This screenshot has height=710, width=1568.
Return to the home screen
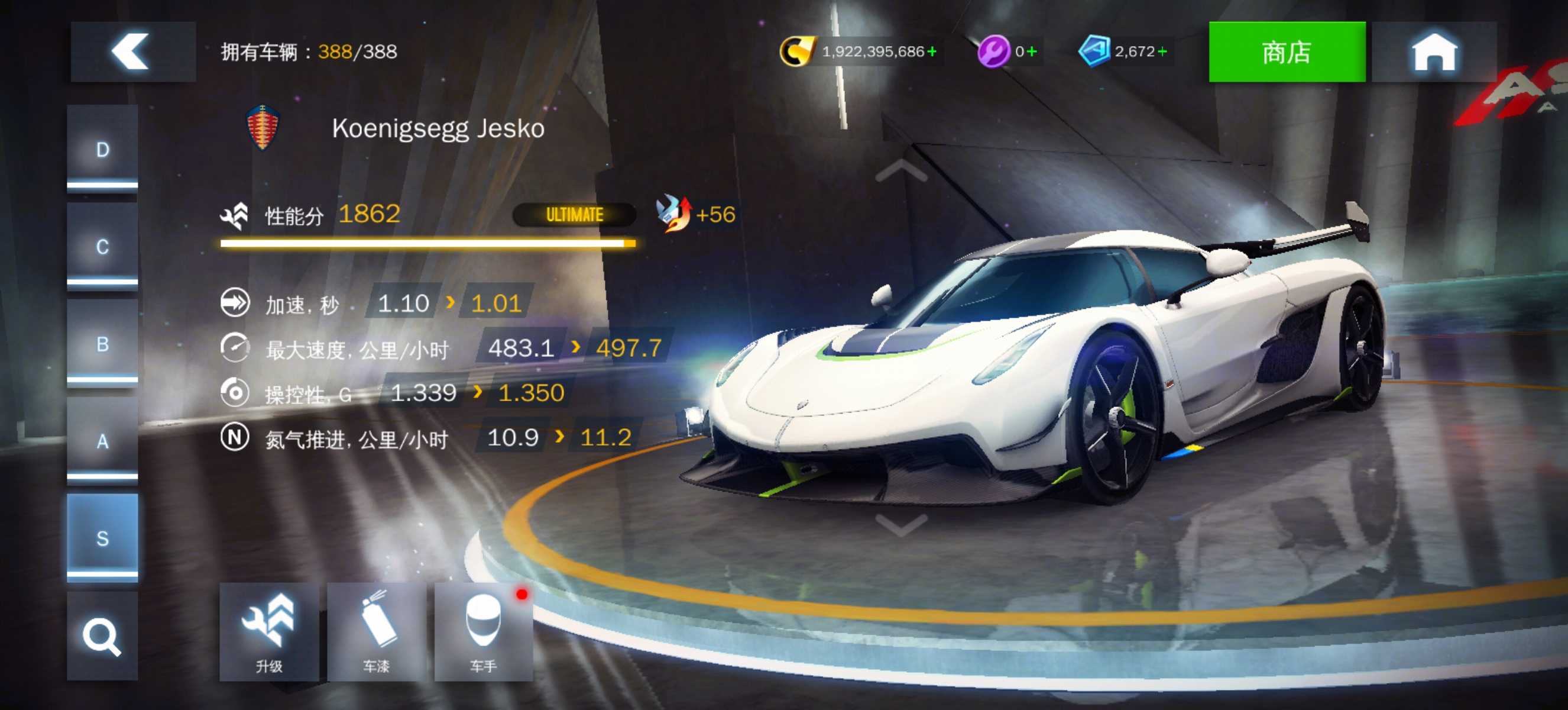[x=1433, y=51]
